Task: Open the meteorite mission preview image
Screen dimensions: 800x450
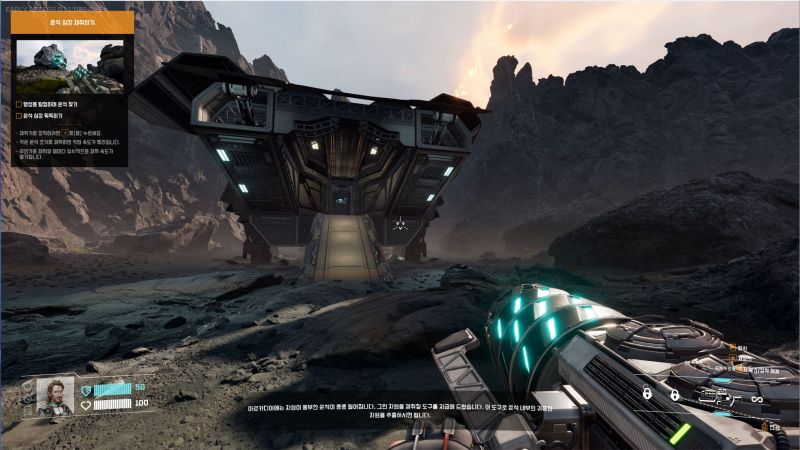Action: [x=70, y=67]
